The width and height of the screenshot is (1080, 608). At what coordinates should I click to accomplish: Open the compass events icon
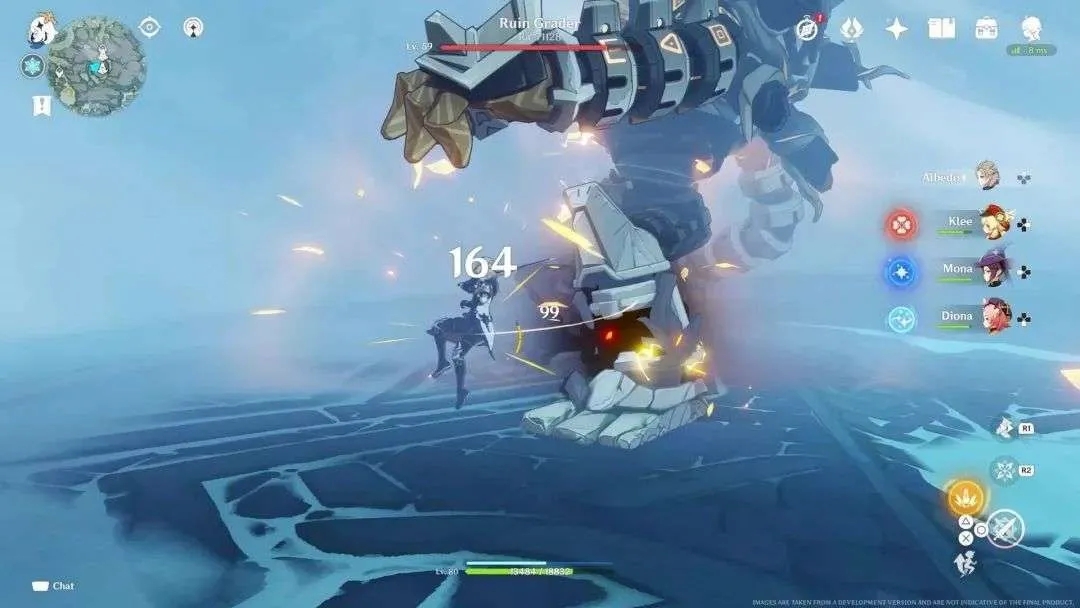(x=807, y=28)
